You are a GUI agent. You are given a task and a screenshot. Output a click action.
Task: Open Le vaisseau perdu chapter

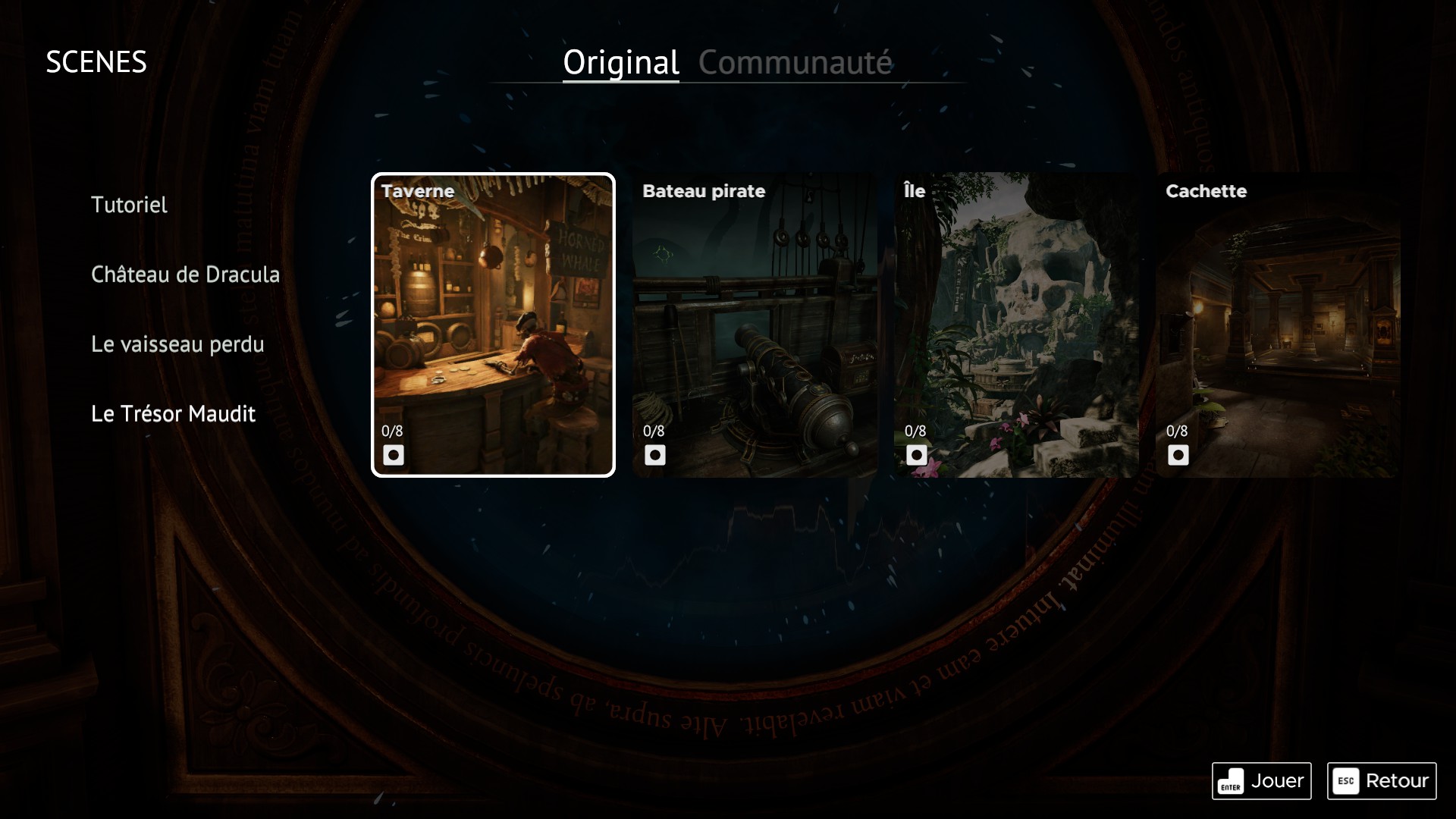pos(177,344)
